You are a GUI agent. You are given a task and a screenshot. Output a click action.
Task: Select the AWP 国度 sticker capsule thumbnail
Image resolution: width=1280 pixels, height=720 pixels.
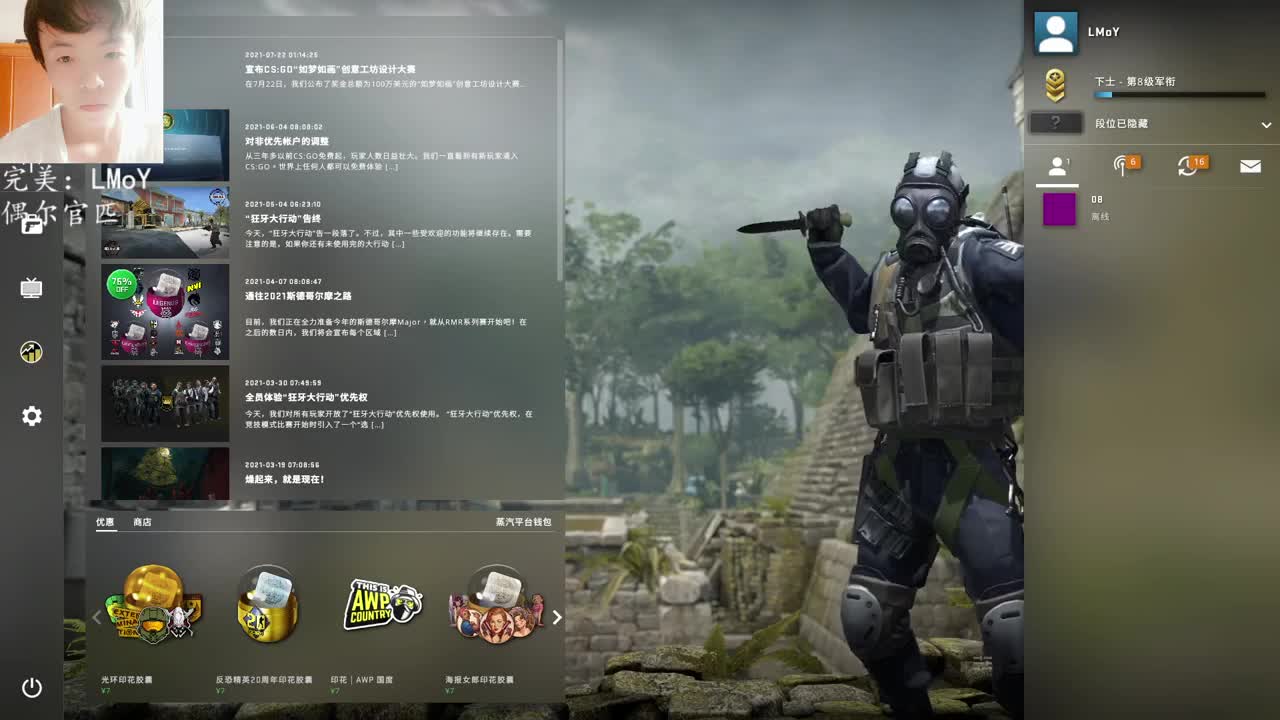point(383,605)
